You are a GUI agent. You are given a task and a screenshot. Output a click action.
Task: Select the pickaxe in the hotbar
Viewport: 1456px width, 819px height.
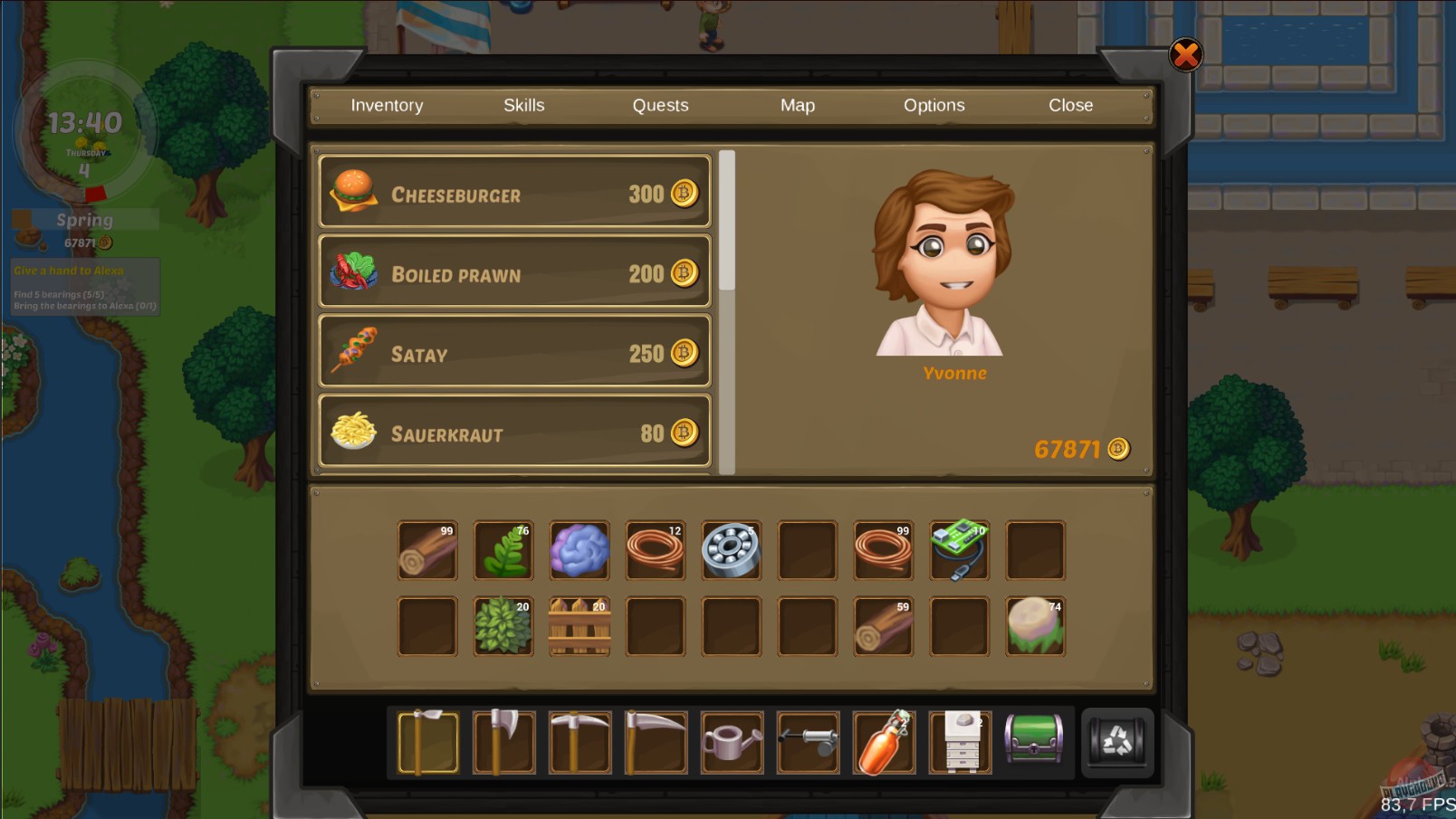(x=580, y=742)
